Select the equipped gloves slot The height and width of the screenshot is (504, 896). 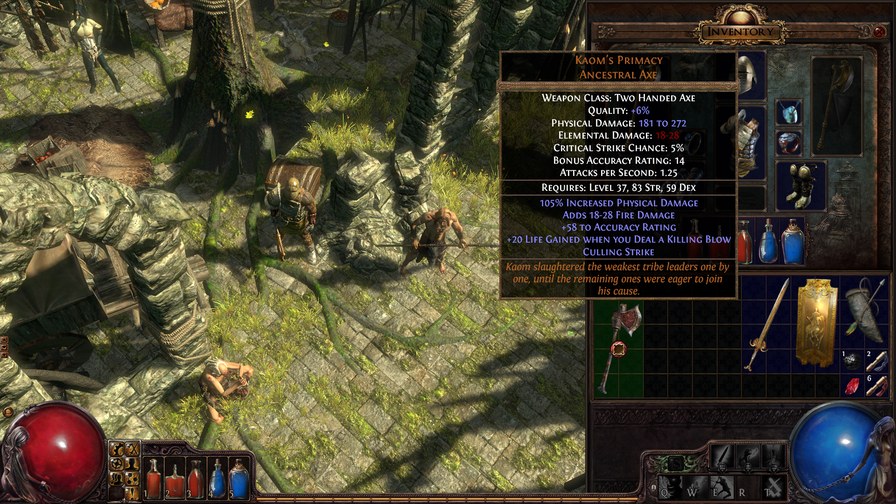[x=801, y=184]
